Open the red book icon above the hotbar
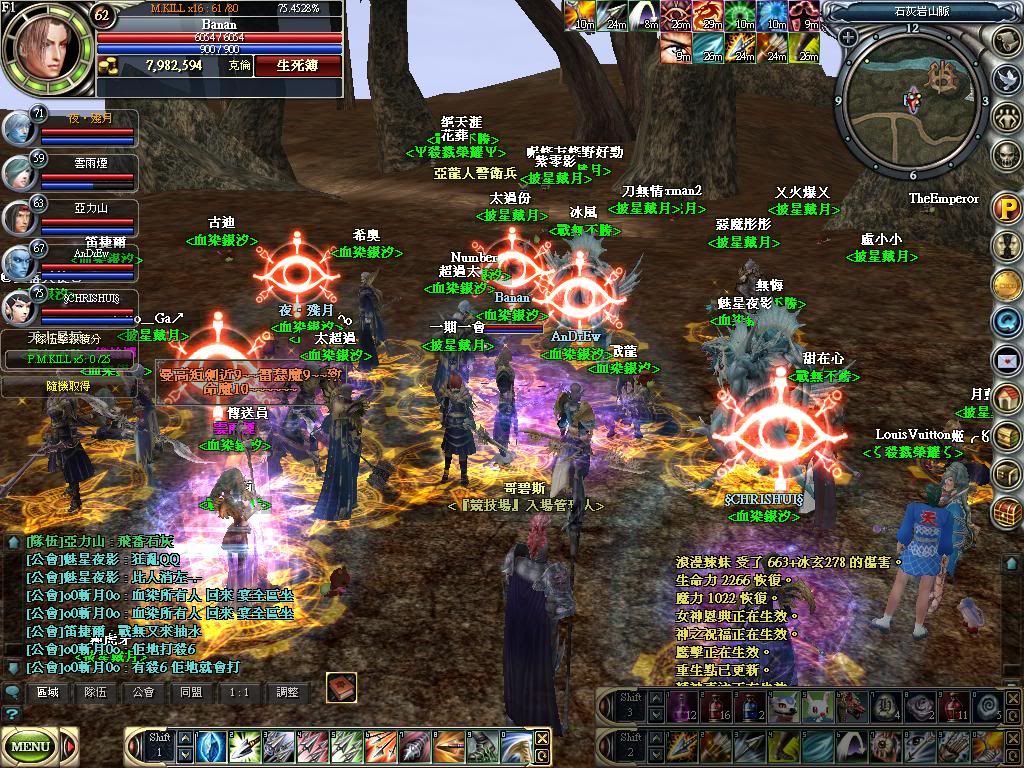Image resolution: width=1024 pixels, height=768 pixels. (342, 688)
